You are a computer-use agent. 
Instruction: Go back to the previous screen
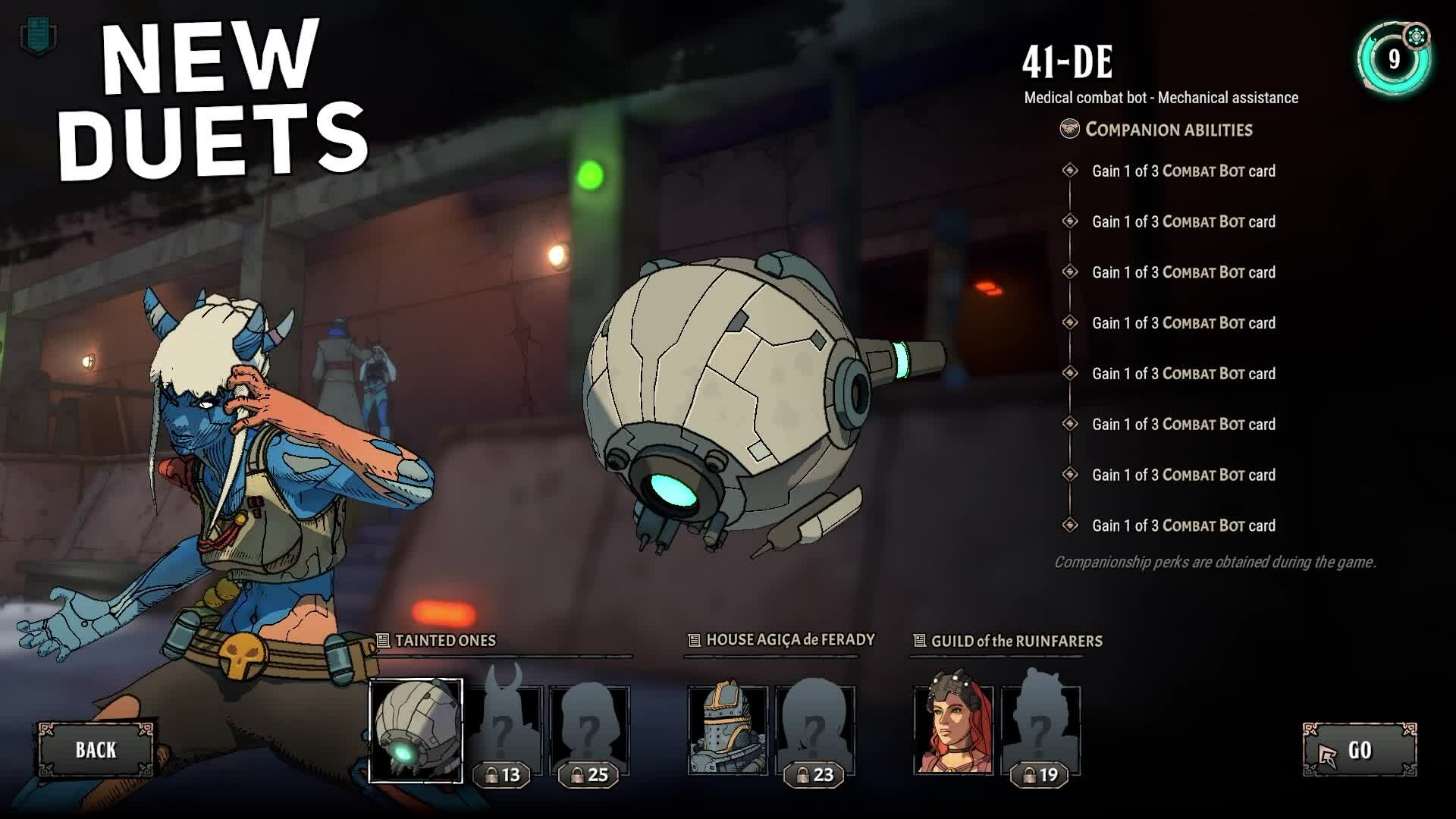pos(96,750)
